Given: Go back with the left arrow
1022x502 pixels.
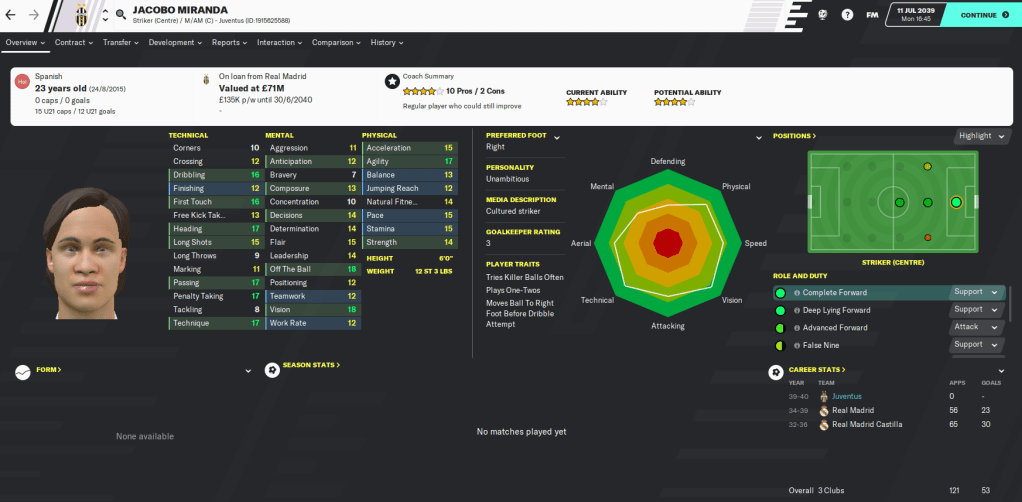Looking at the screenshot, I should coord(11,15).
